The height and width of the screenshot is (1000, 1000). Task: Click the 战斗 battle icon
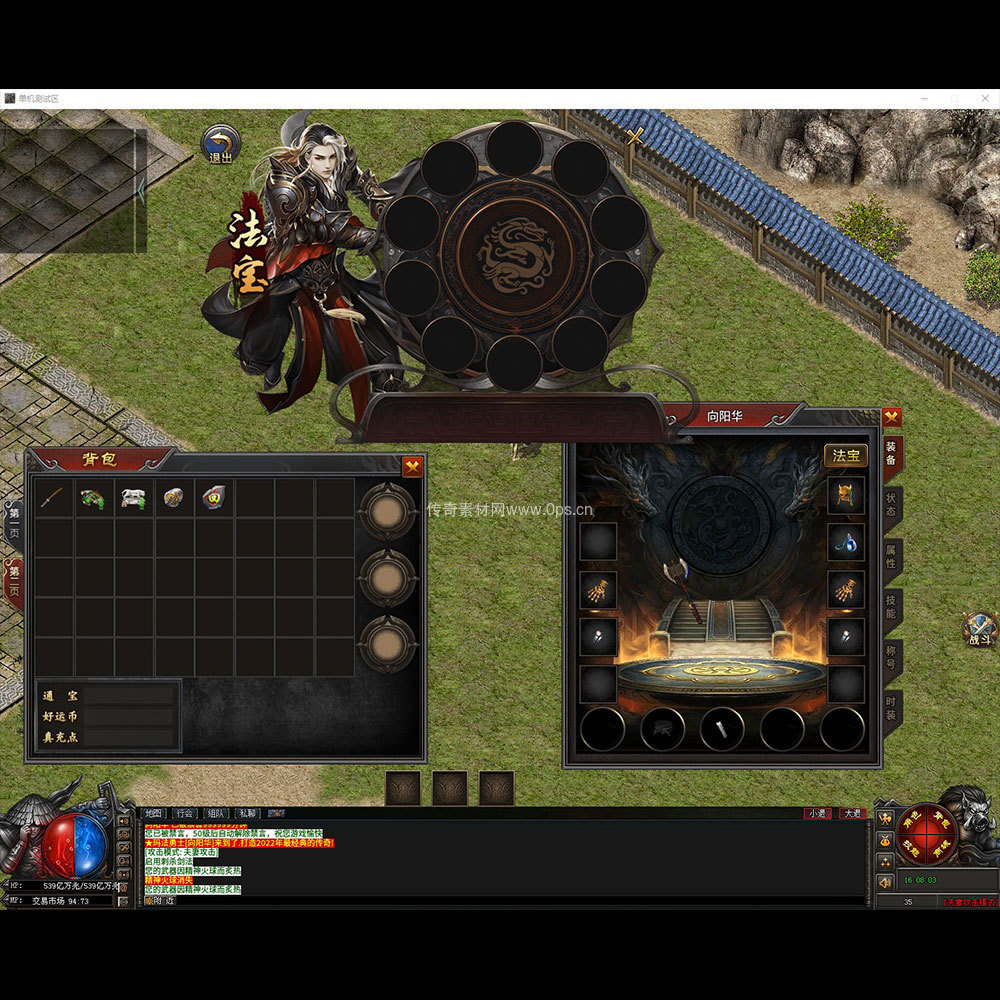(x=979, y=628)
